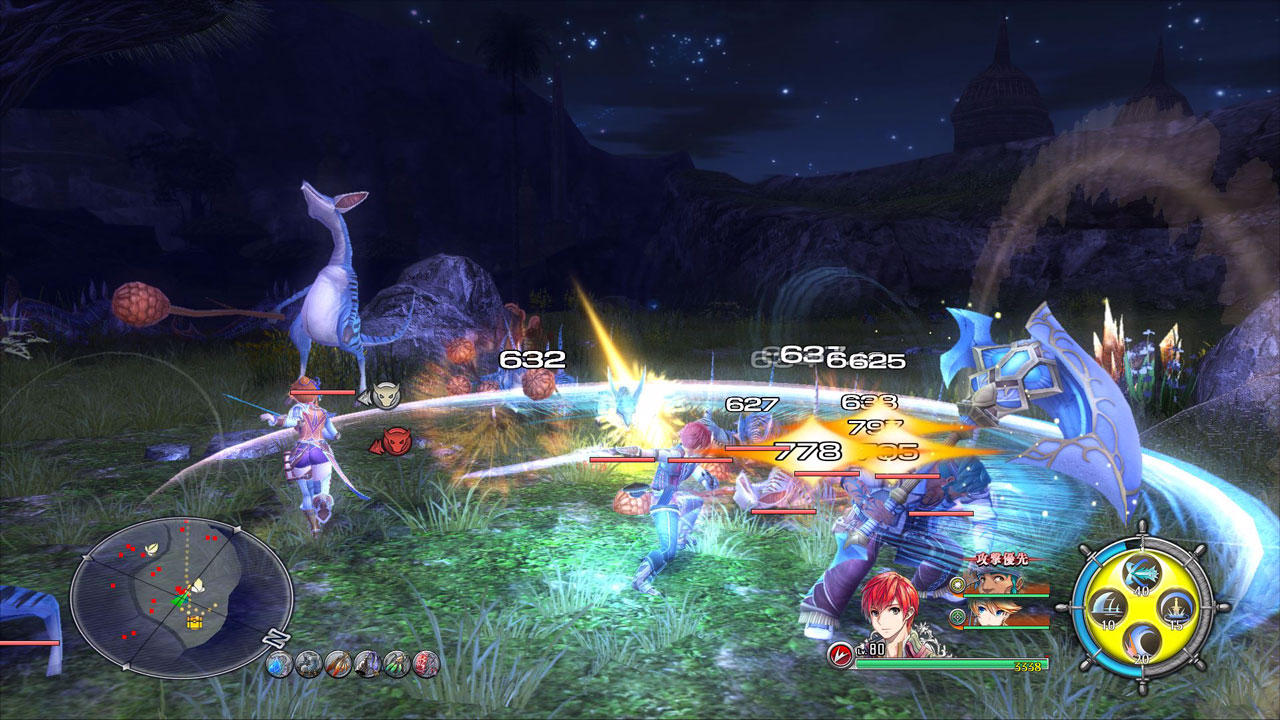The height and width of the screenshot is (720, 1280).
Task: Toggle the yellow status indicator by the top ally portrait
Action: tap(958, 584)
